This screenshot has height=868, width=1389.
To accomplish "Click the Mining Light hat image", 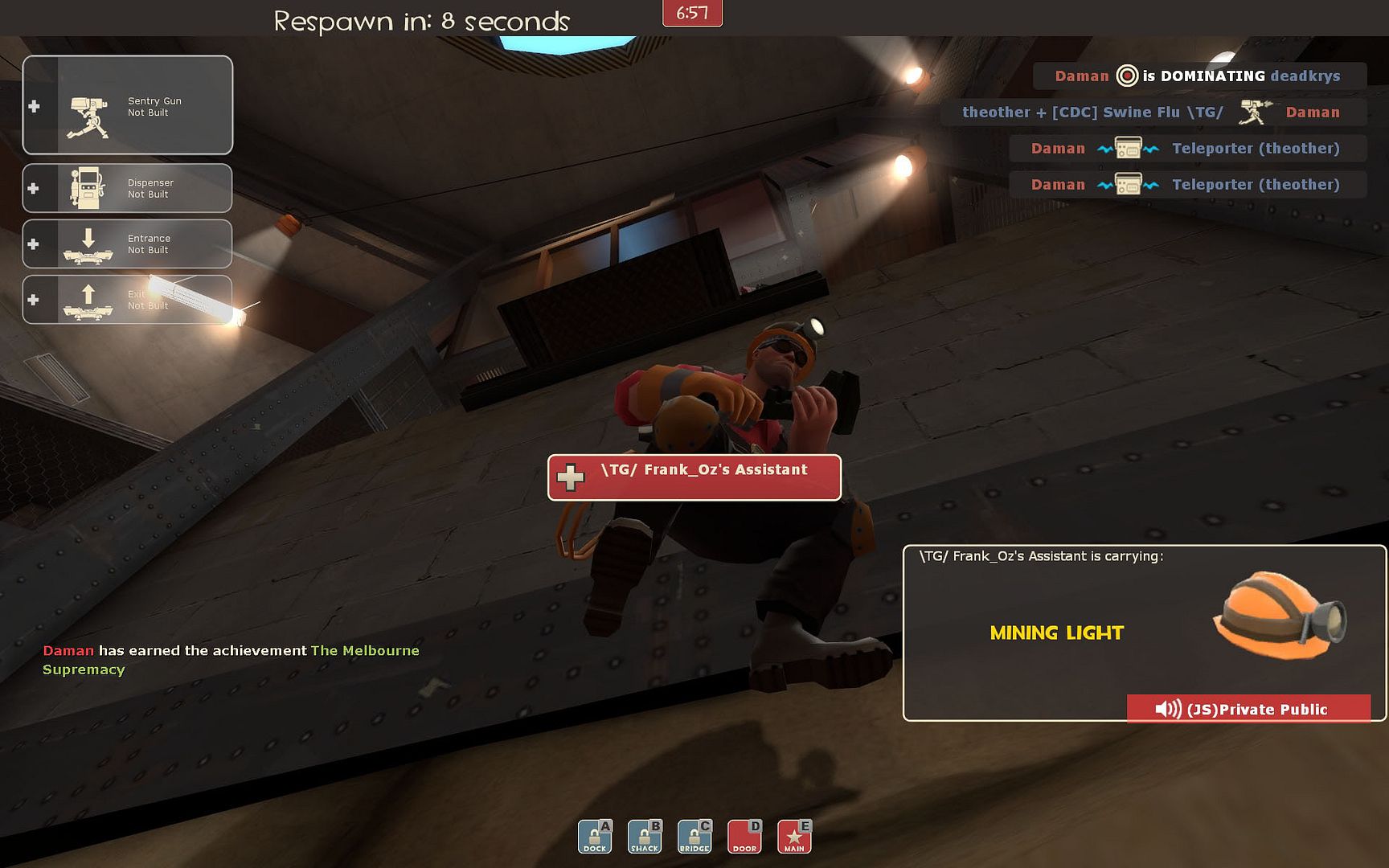I will [x=1279, y=615].
